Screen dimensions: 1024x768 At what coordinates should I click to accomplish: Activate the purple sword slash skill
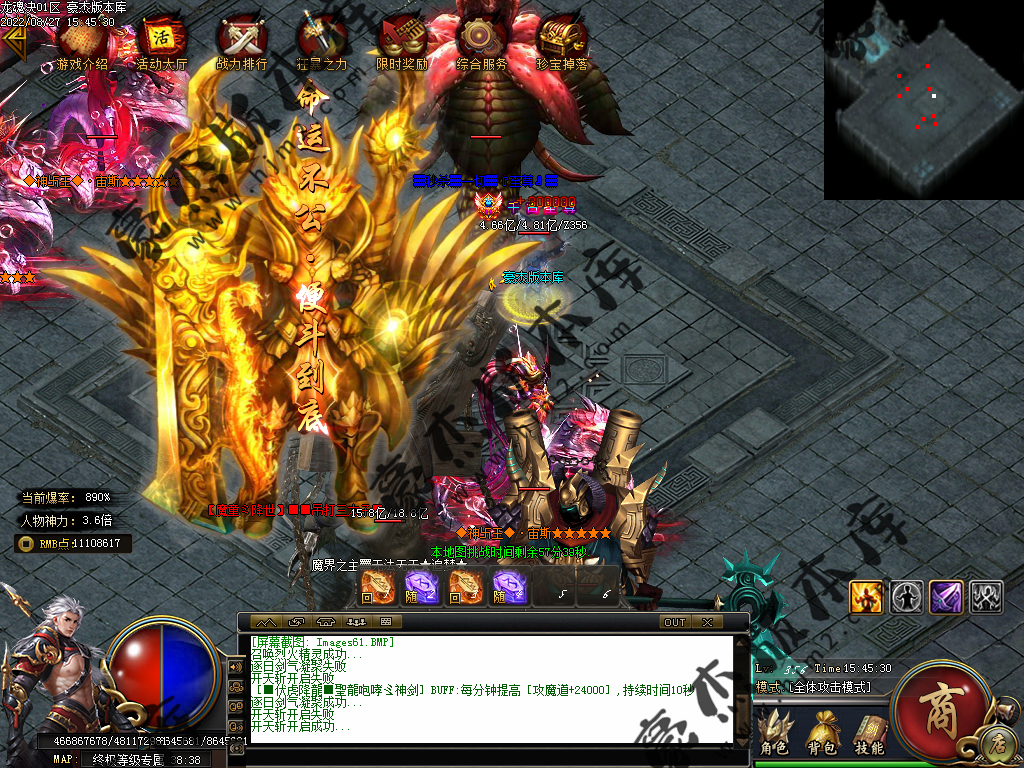[945, 597]
